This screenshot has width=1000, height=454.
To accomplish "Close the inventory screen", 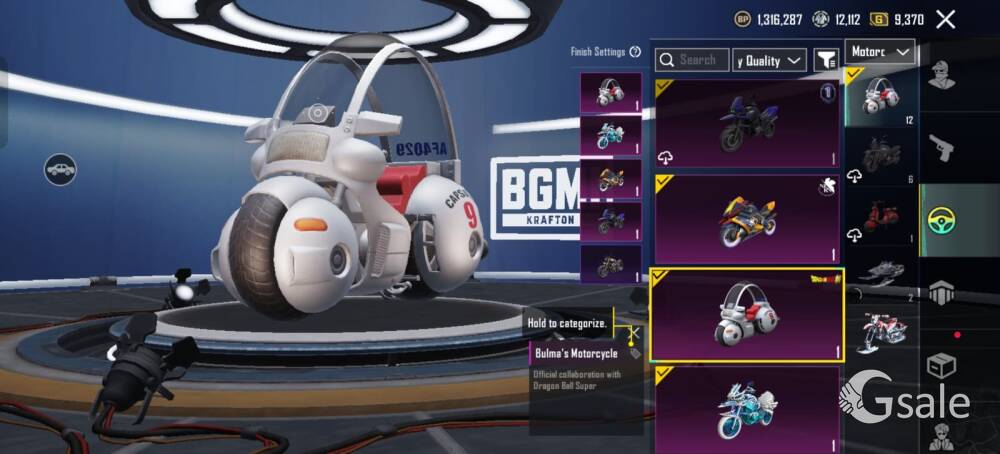I will click(x=945, y=19).
